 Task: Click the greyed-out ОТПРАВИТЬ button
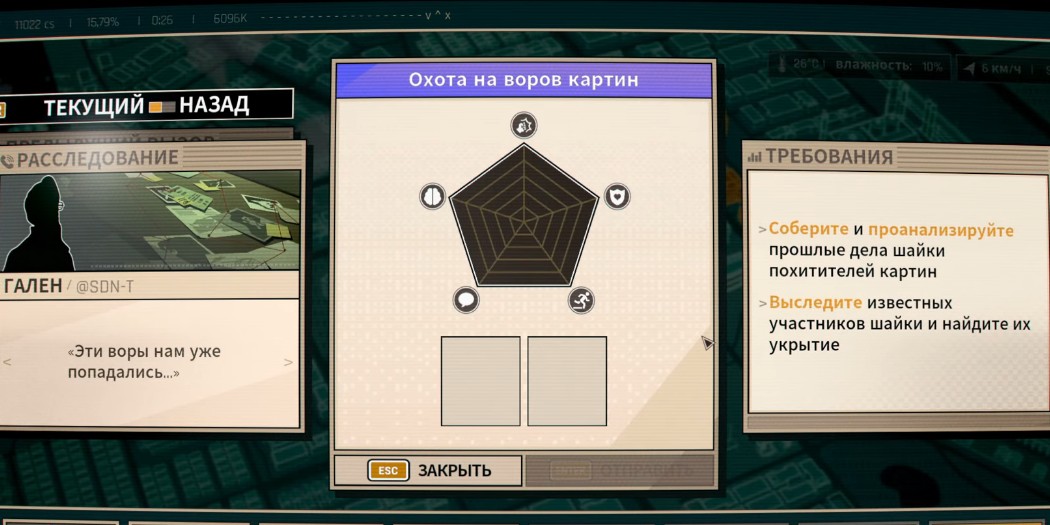pos(620,470)
